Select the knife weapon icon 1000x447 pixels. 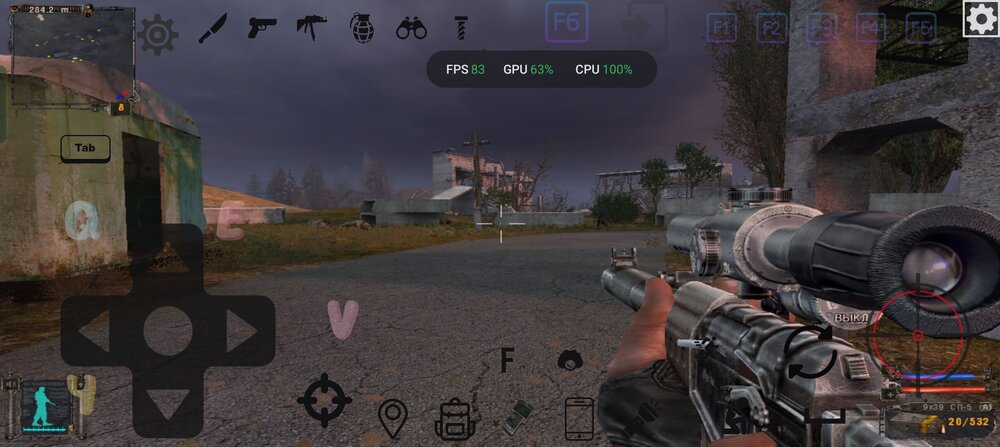coord(212,28)
